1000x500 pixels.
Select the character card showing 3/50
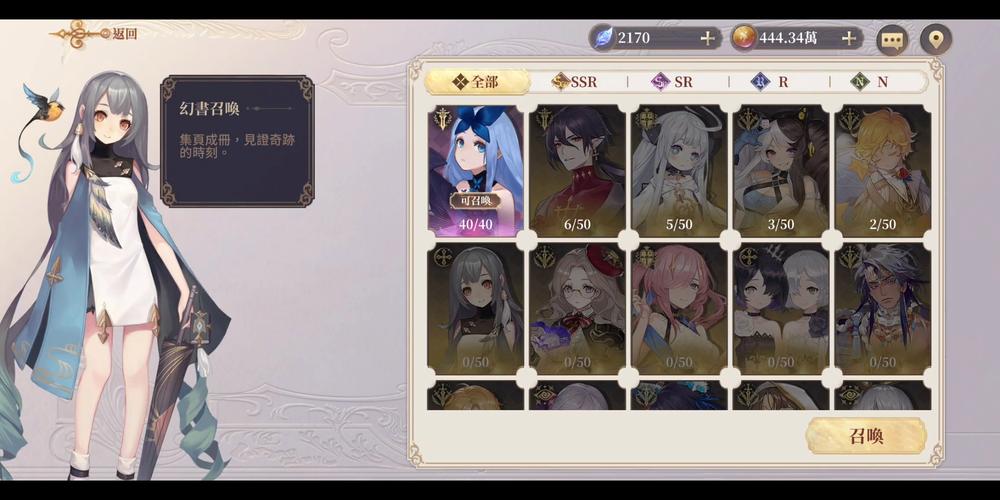[781, 170]
